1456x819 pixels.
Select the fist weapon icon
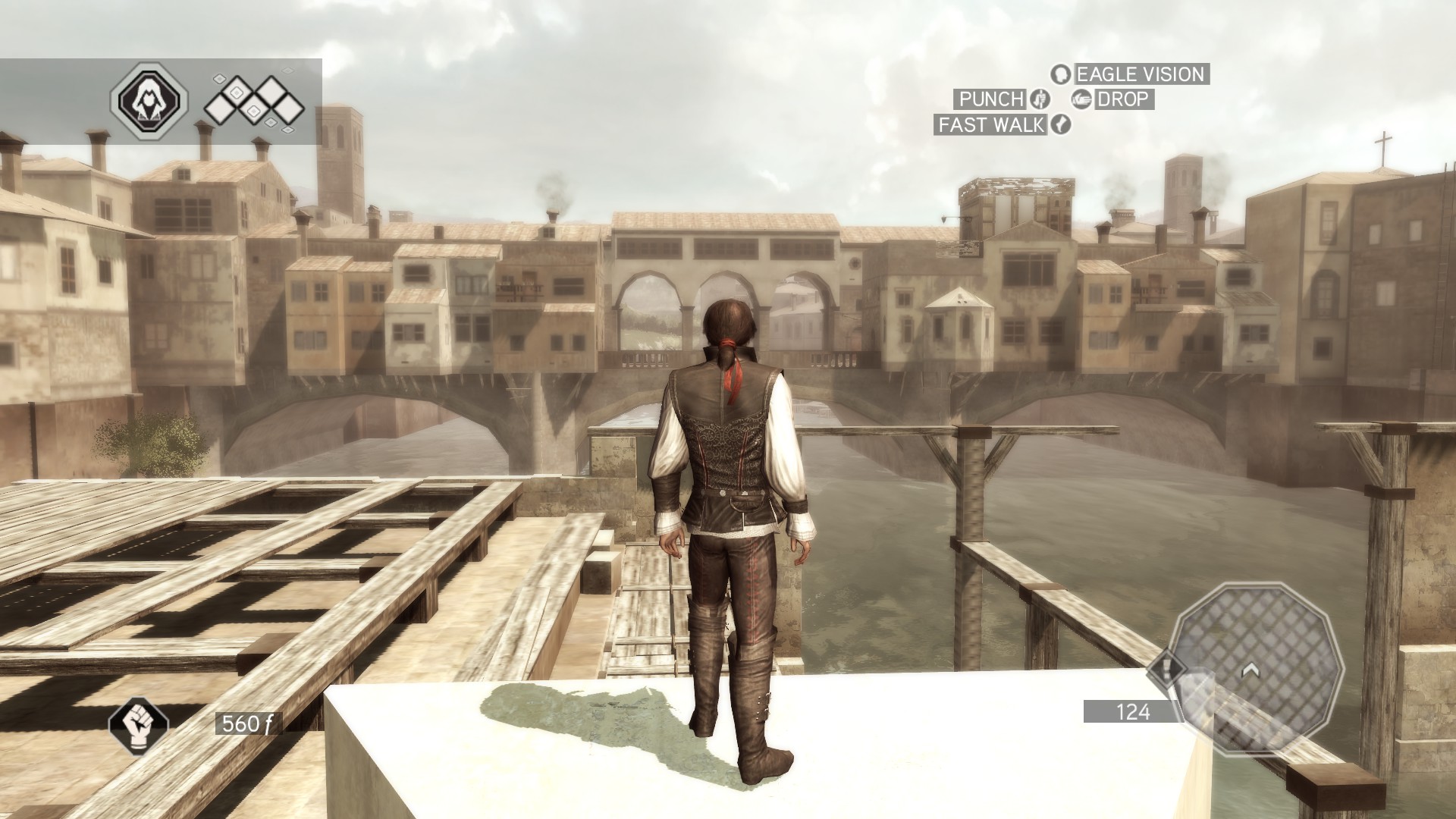point(138,723)
